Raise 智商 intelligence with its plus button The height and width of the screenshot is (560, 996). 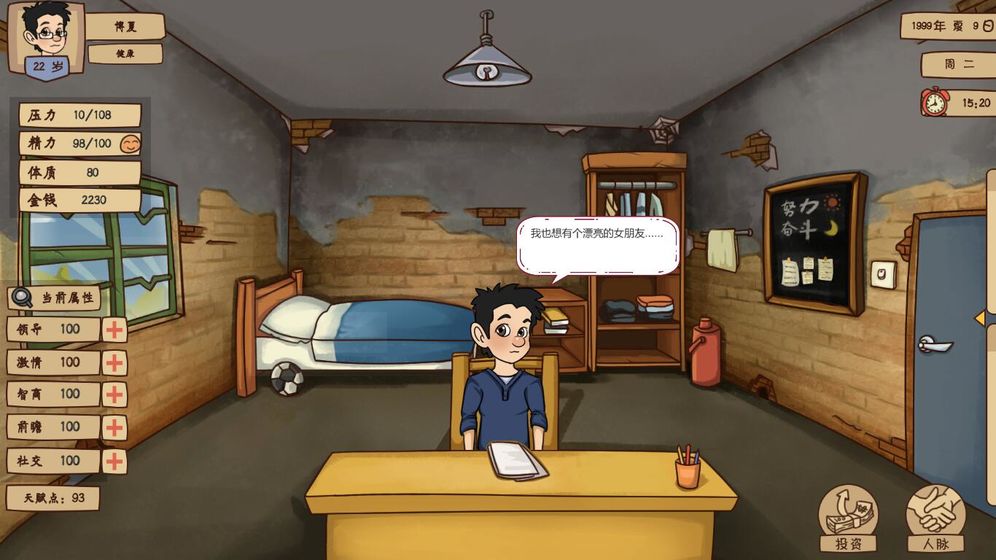115,394
